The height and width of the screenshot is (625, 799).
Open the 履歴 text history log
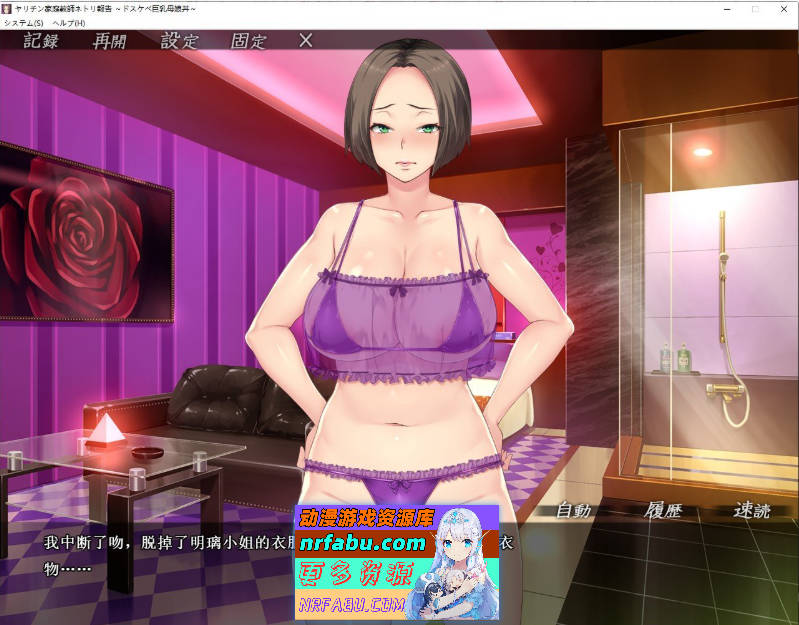coord(662,510)
